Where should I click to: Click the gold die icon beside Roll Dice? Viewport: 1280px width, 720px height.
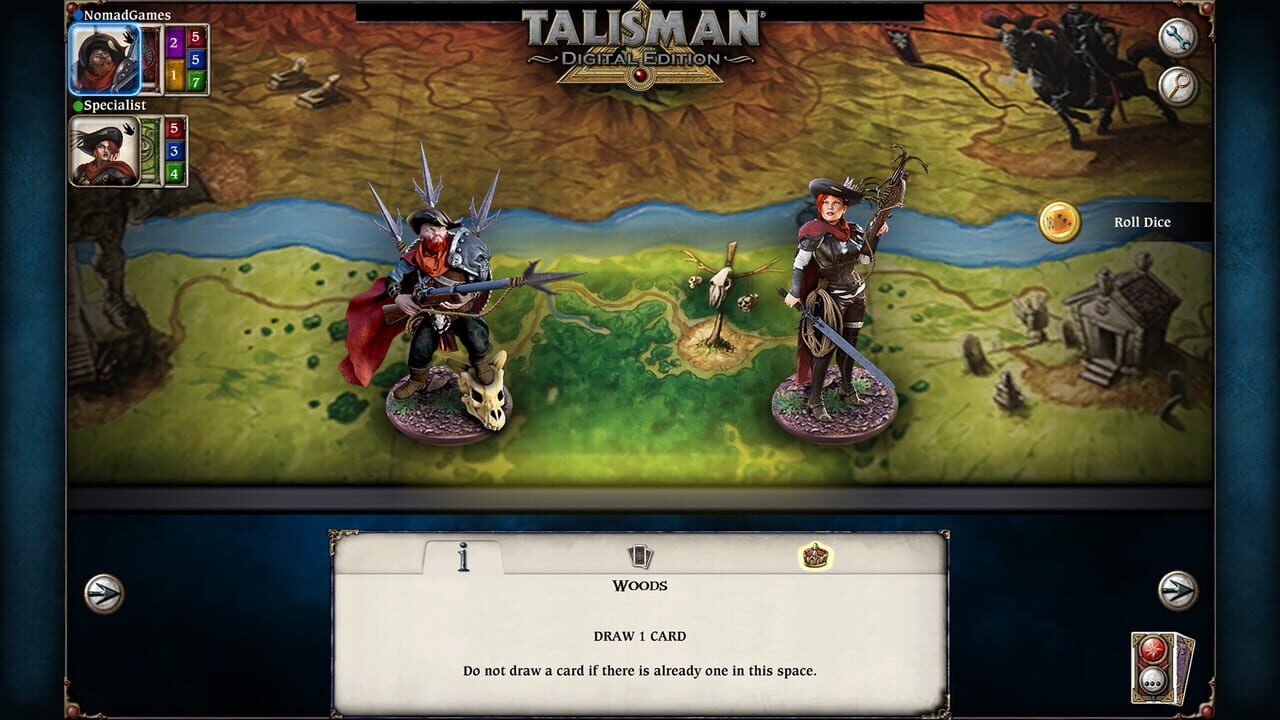point(1059,221)
